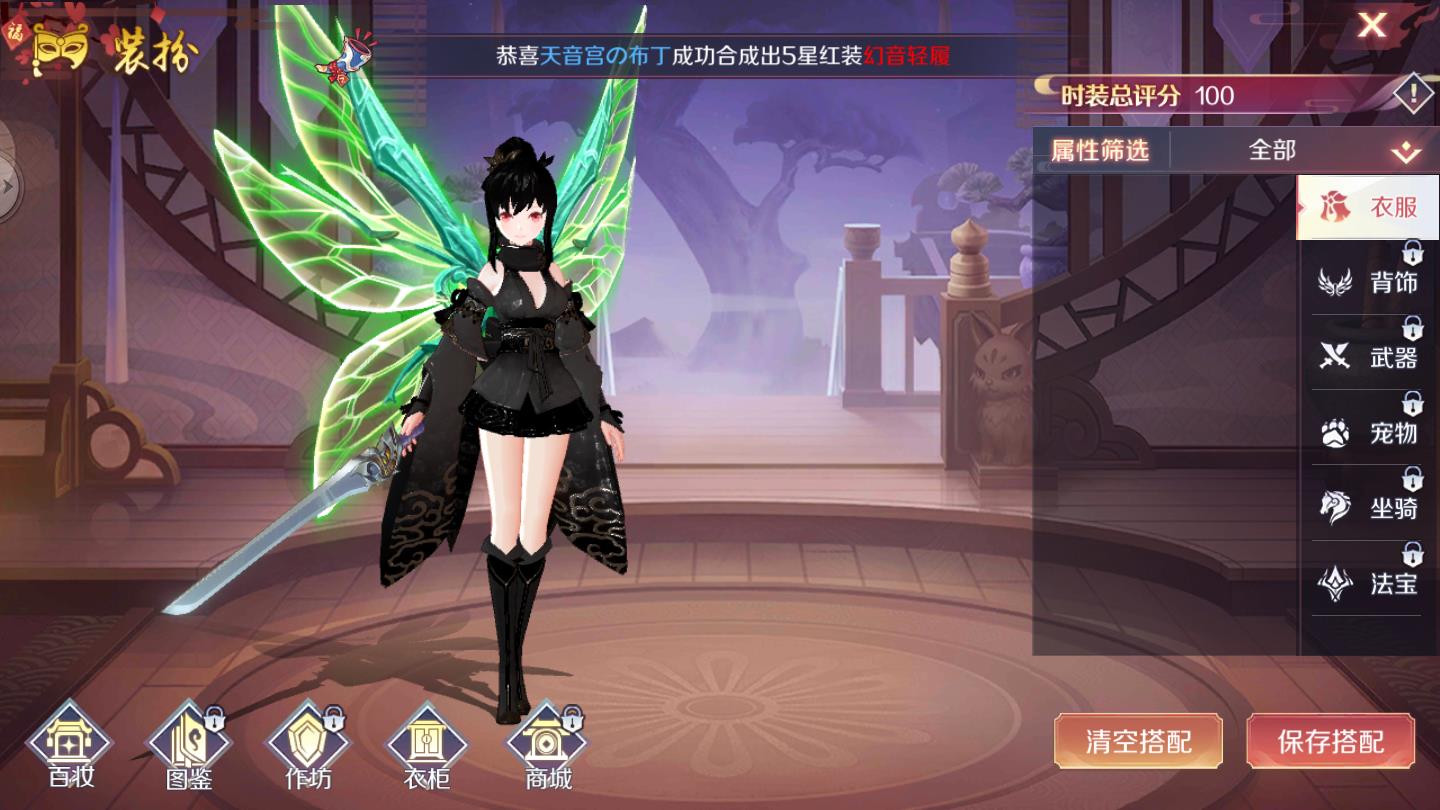The width and height of the screenshot is (1440, 810).
Task: Click the downward chevron beside 全部
Action: 1407,149
